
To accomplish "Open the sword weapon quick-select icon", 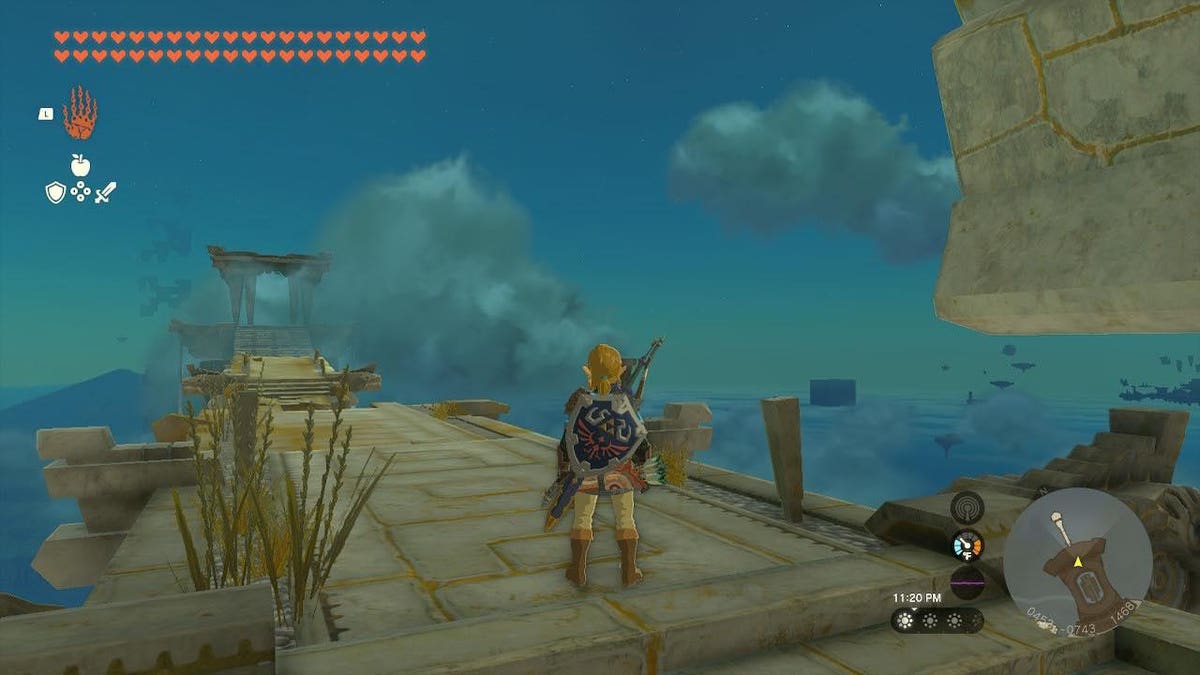I will pos(105,192).
